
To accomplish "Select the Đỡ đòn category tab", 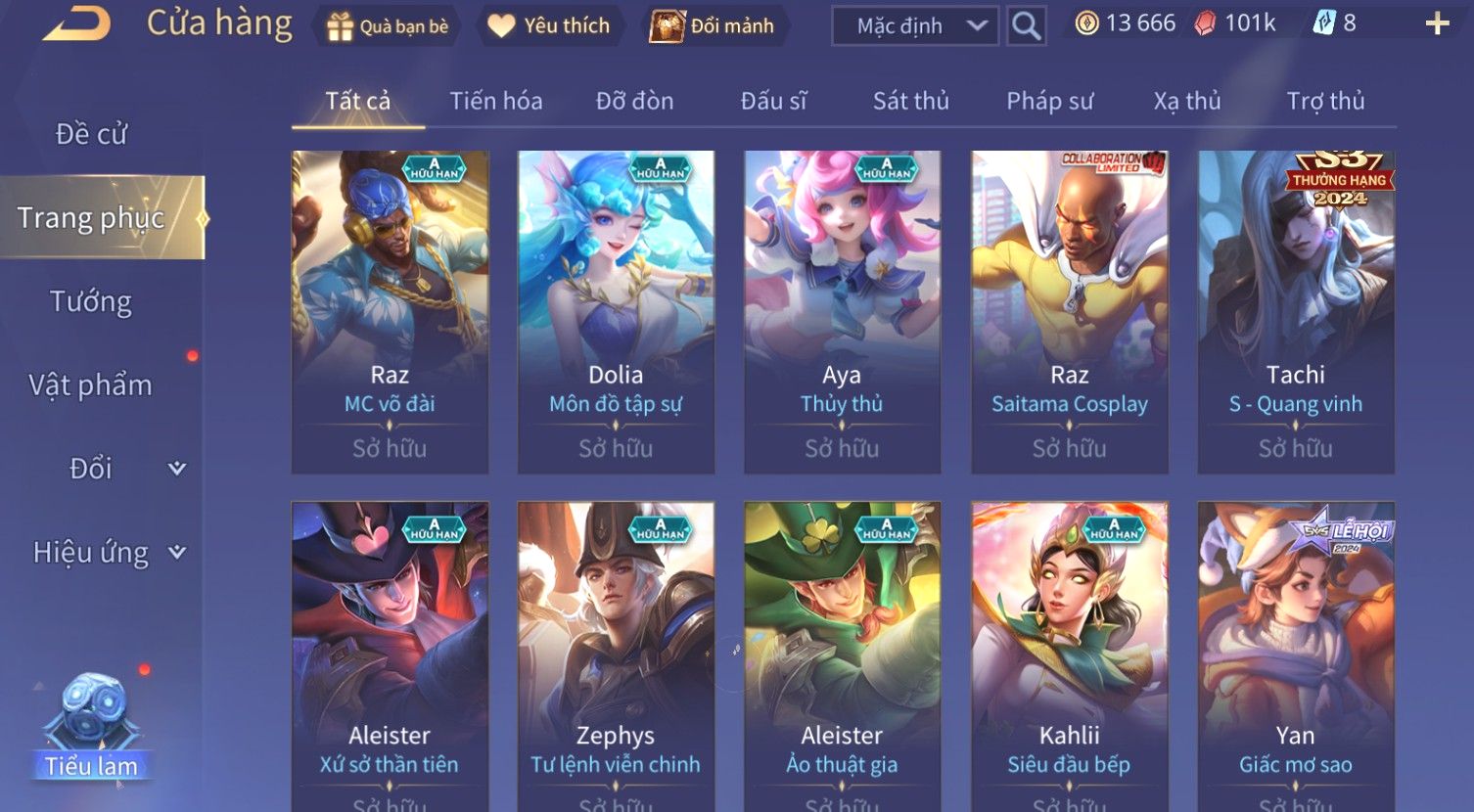I will tap(634, 101).
